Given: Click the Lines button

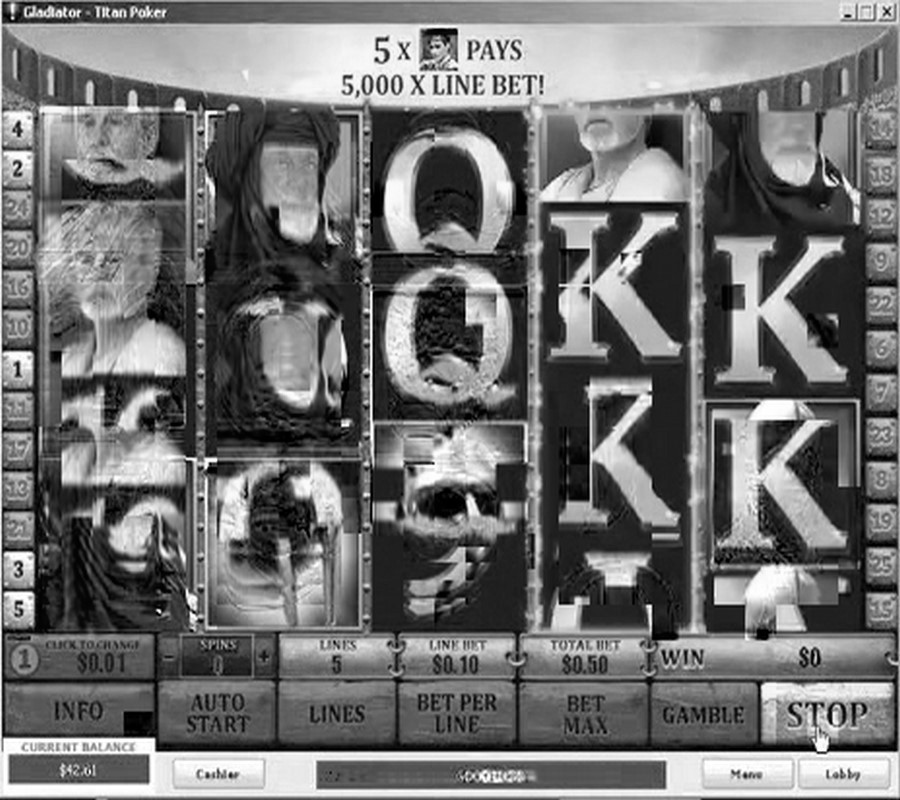Looking at the screenshot, I should [x=337, y=714].
